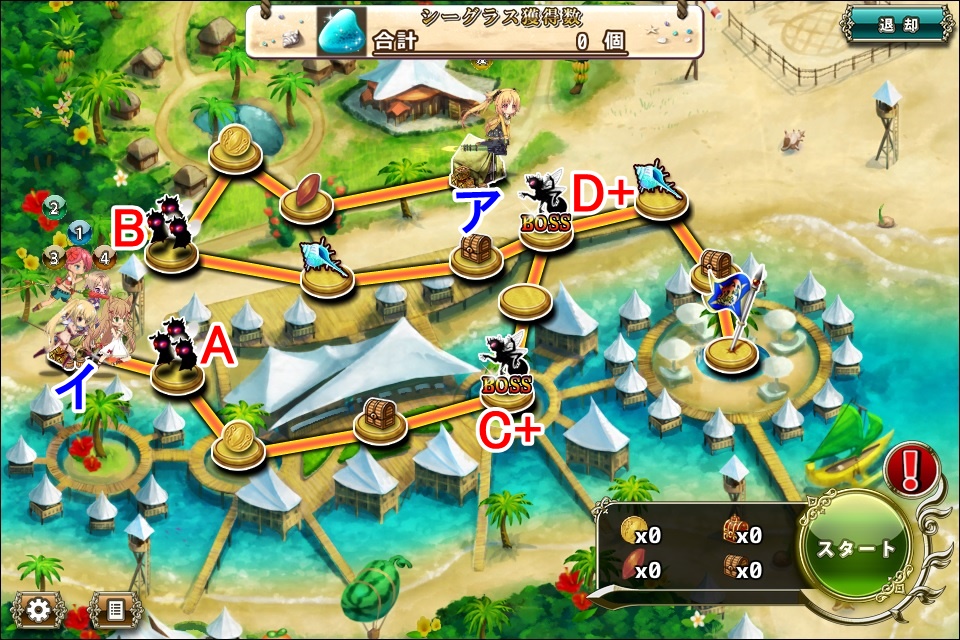960x640 pixels.
Task: Click the 退却 retreat button
Action: click(x=896, y=26)
